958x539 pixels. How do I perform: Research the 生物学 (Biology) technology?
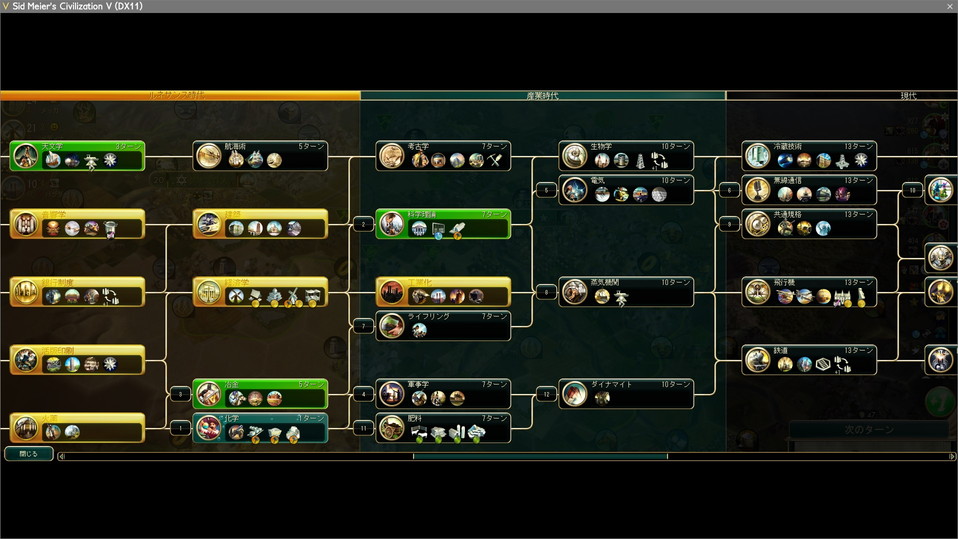[626, 155]
